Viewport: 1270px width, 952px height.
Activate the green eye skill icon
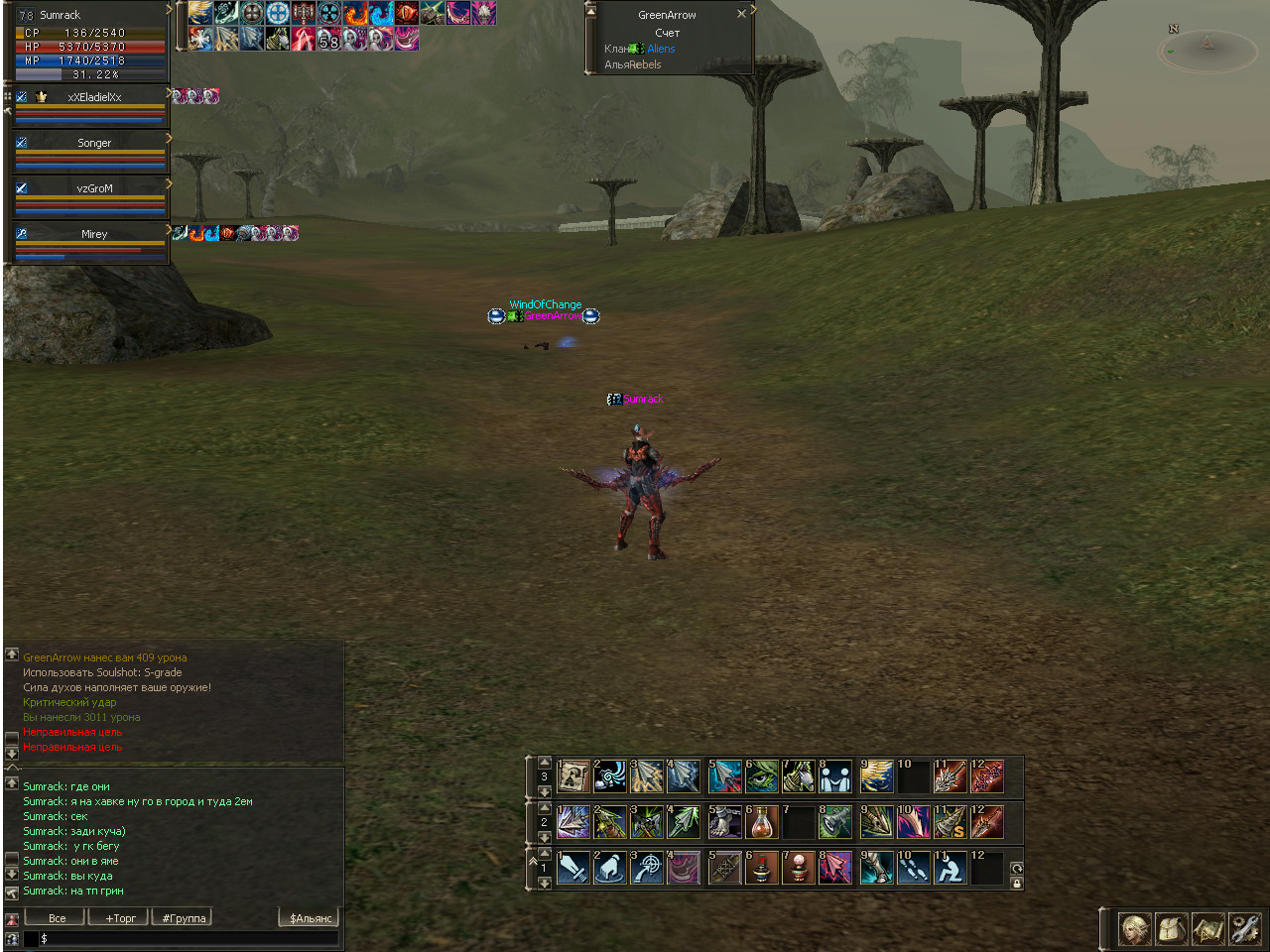point(762,776)
